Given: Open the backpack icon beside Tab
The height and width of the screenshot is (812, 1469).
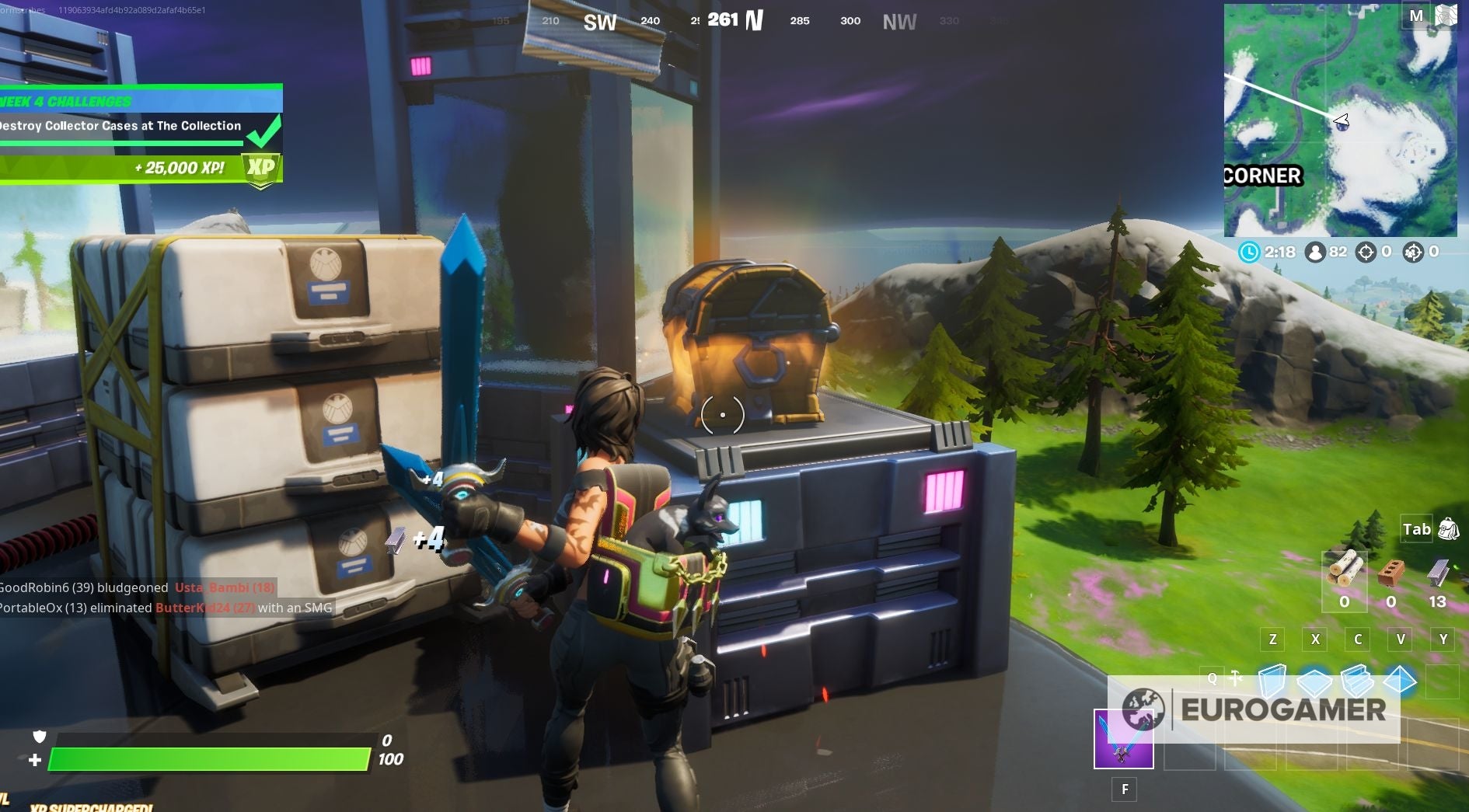Looking at the screenshot, I should click(1447, 528).
